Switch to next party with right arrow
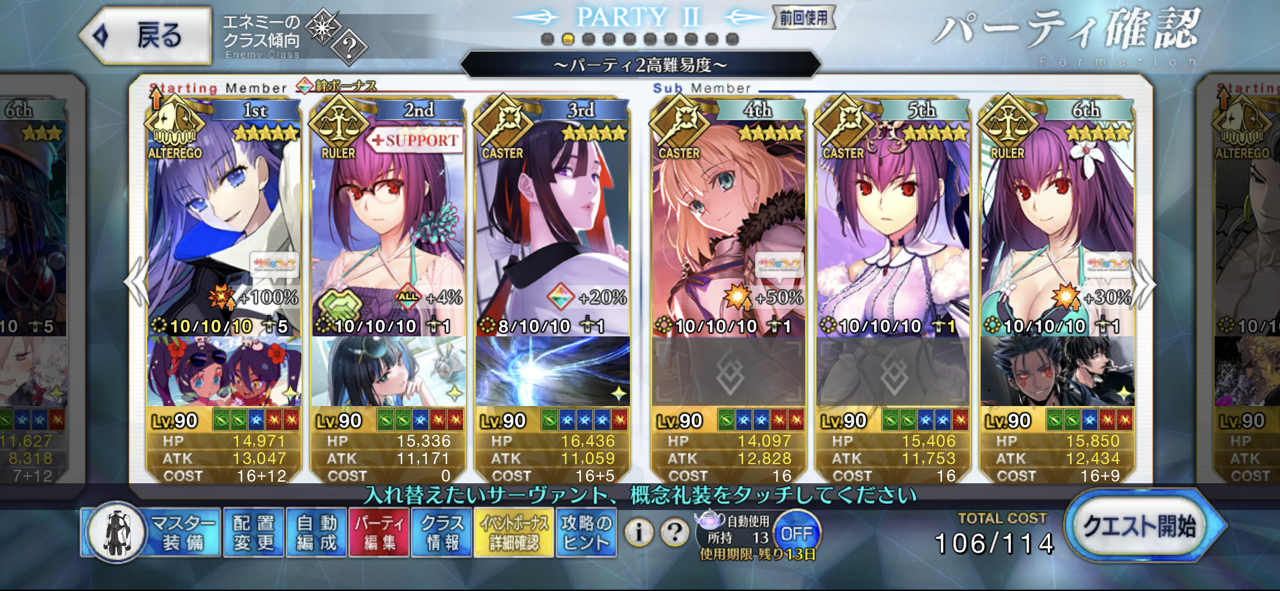 pyautogui.click(x=1146, y=285)
